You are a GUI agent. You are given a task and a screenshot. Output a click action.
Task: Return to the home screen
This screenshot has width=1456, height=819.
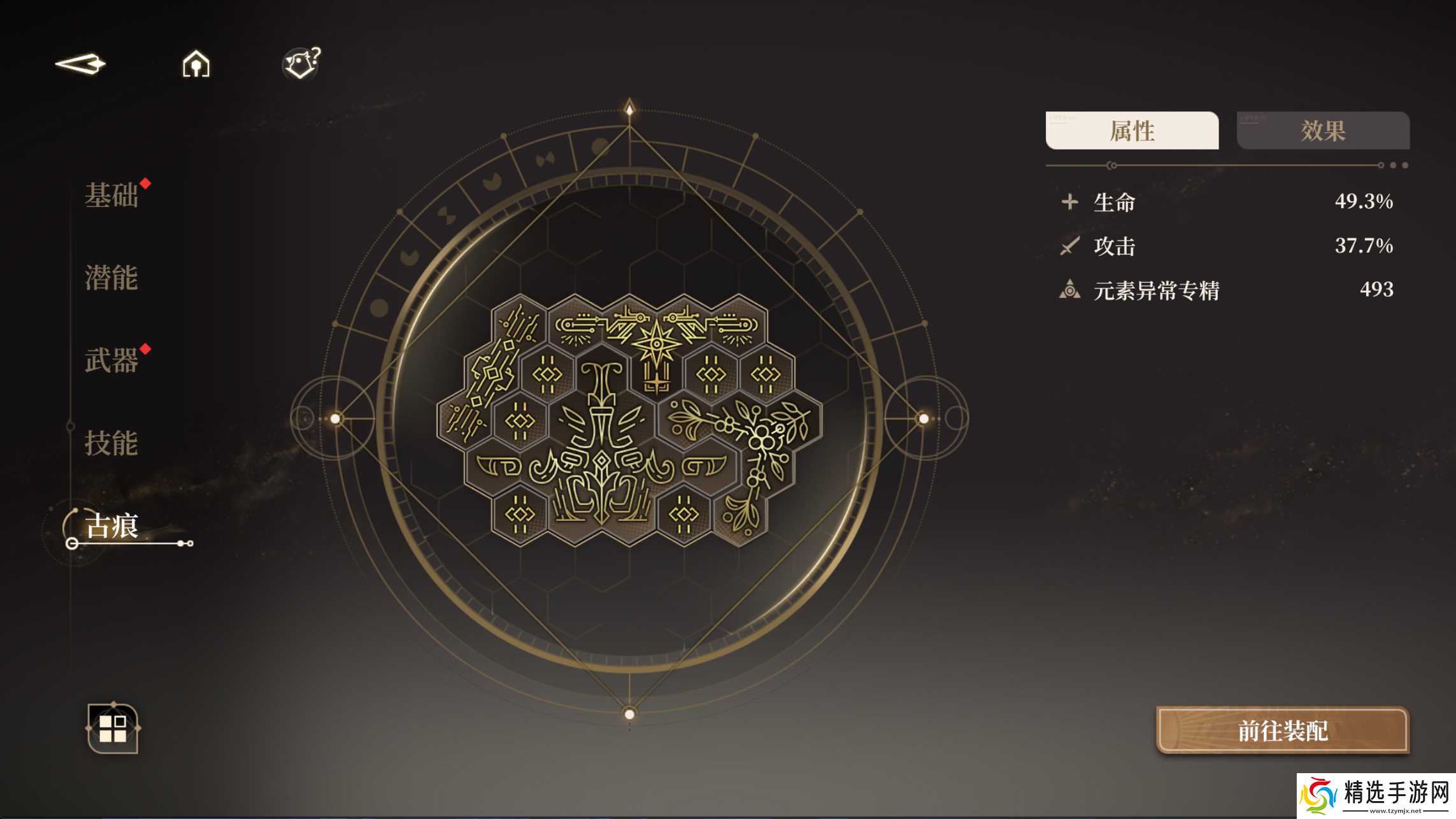point(196,64)
